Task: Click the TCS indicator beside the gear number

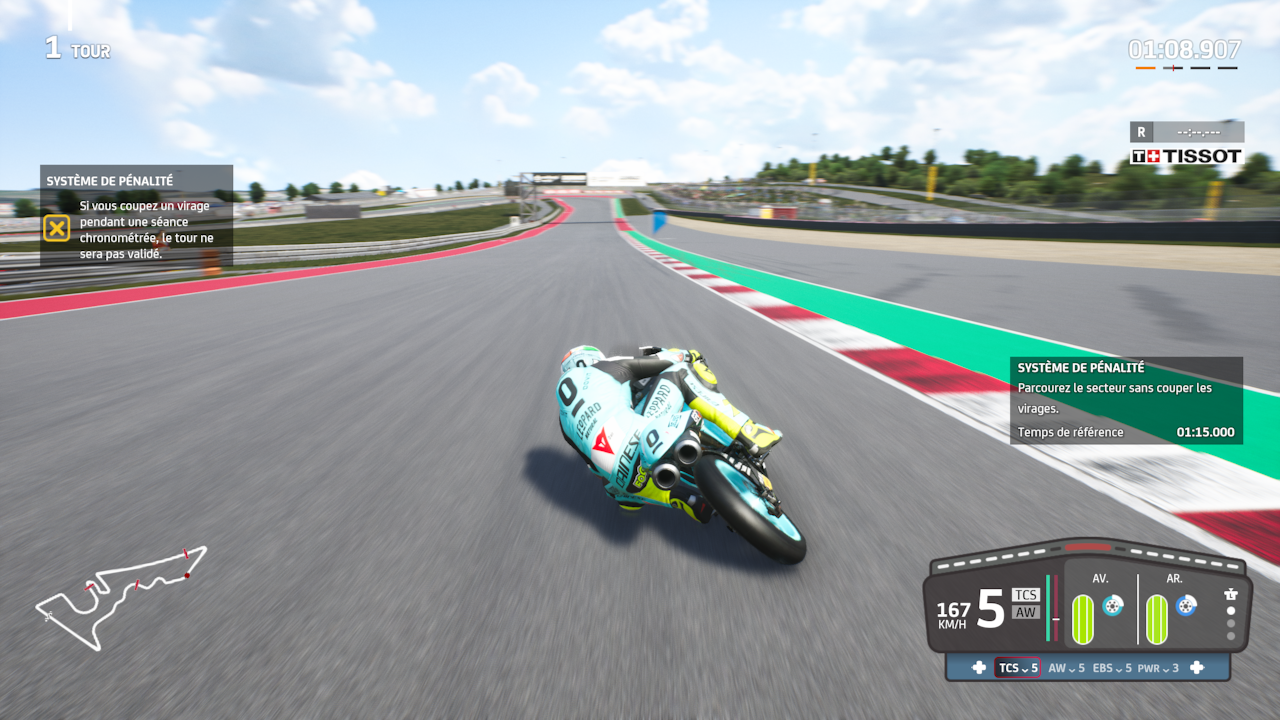Action: [x=1026, y=594]
